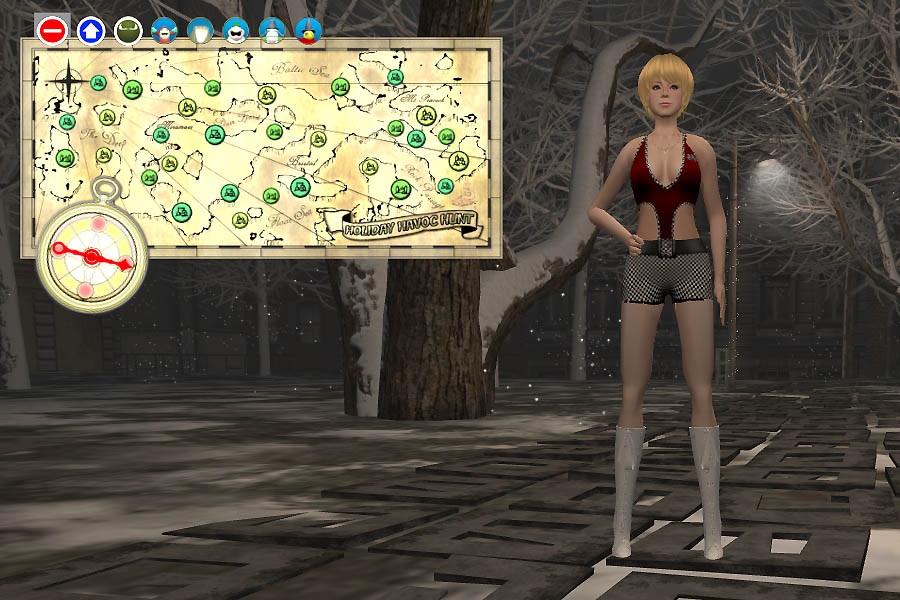
Task: Select the blue house arrow icon
Action: (x=91, y=30)
